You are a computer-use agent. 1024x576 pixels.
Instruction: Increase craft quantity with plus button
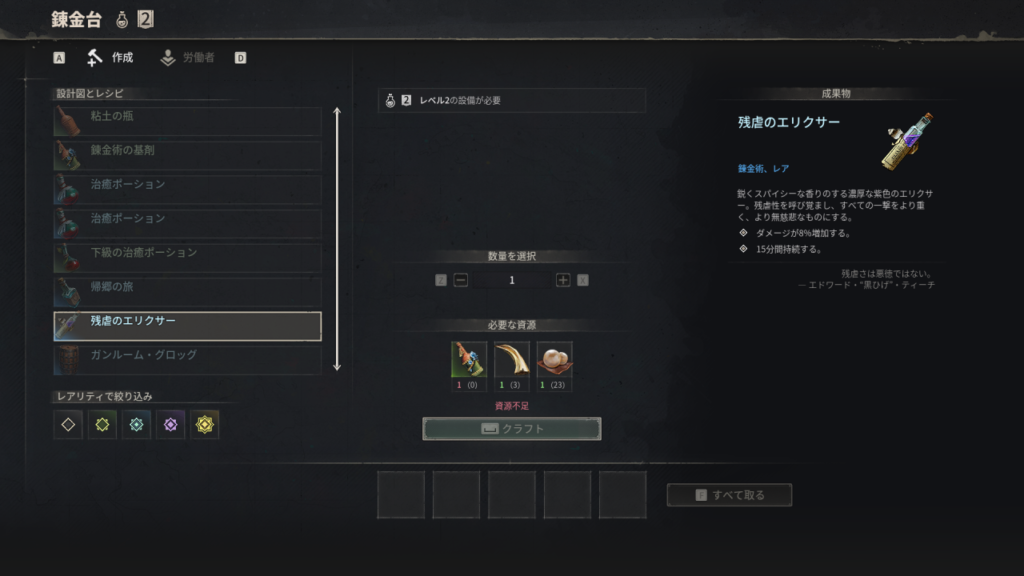click(x=563, y=280)
